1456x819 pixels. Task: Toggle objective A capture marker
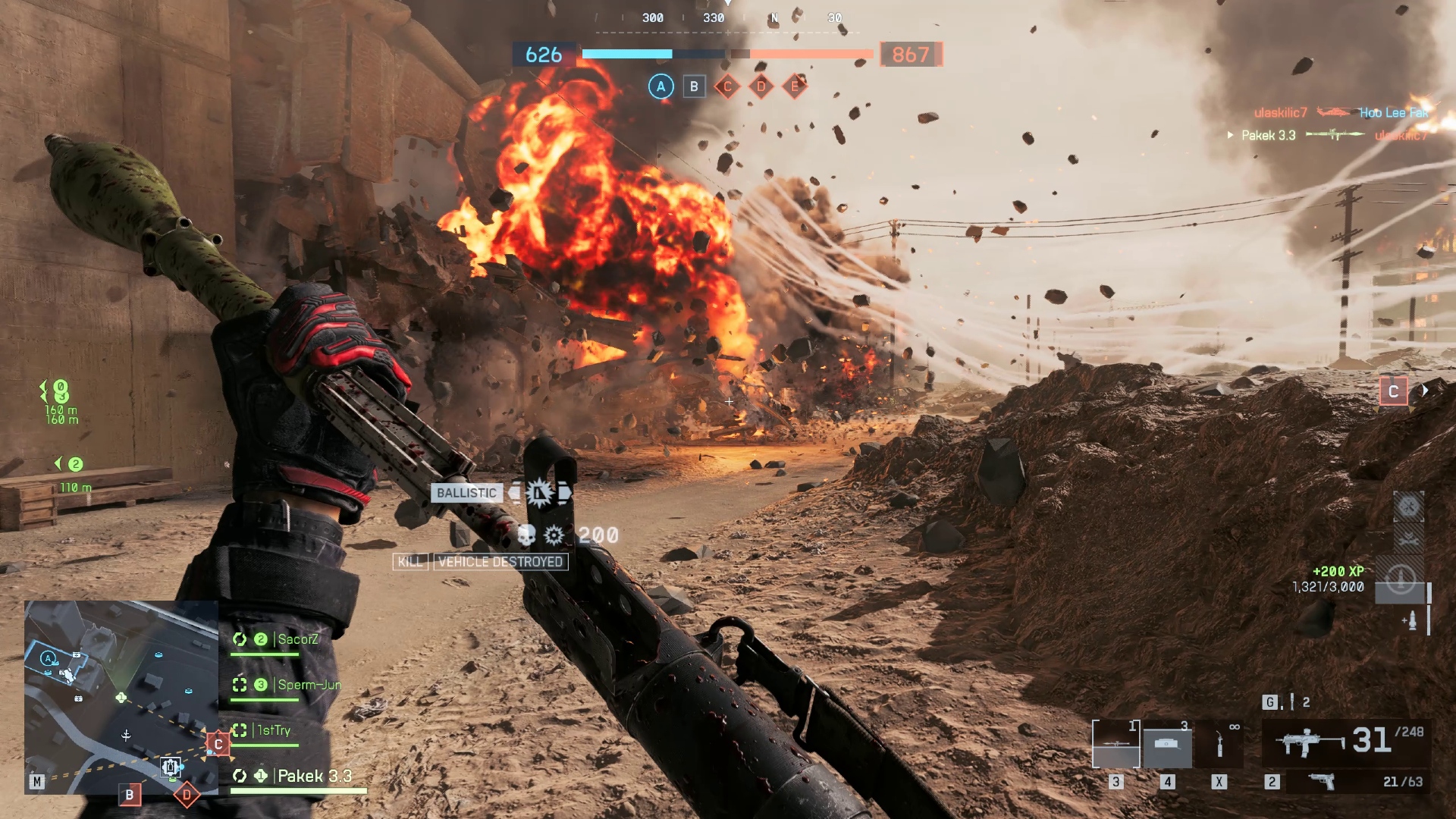(660, 86)
